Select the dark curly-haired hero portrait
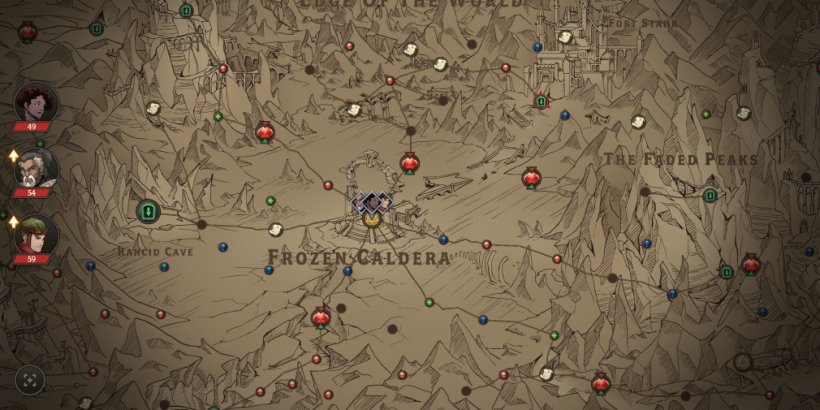The image size is (820, 410). 36,103
